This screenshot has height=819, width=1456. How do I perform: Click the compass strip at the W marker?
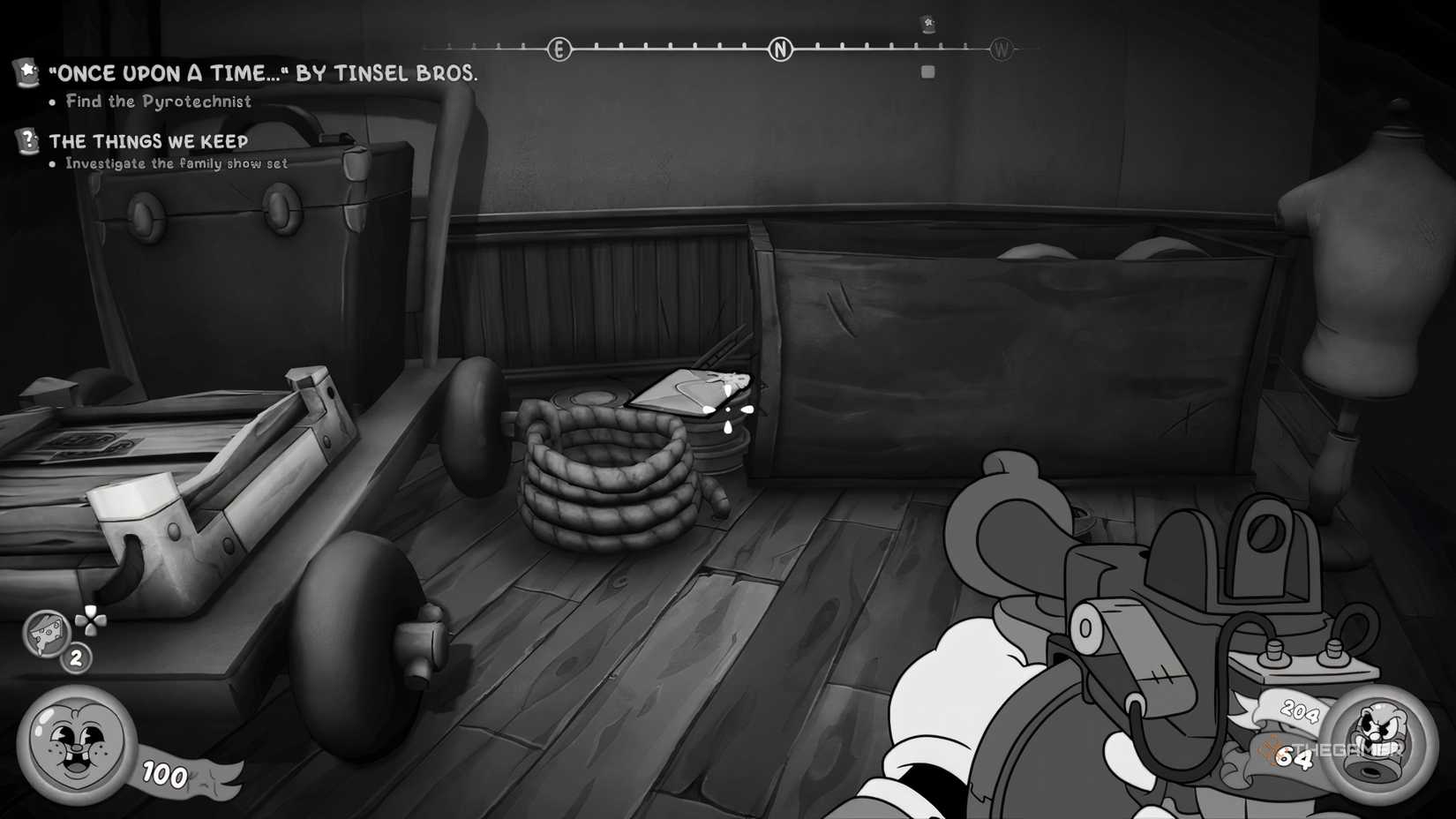[x=1001, y=49]
